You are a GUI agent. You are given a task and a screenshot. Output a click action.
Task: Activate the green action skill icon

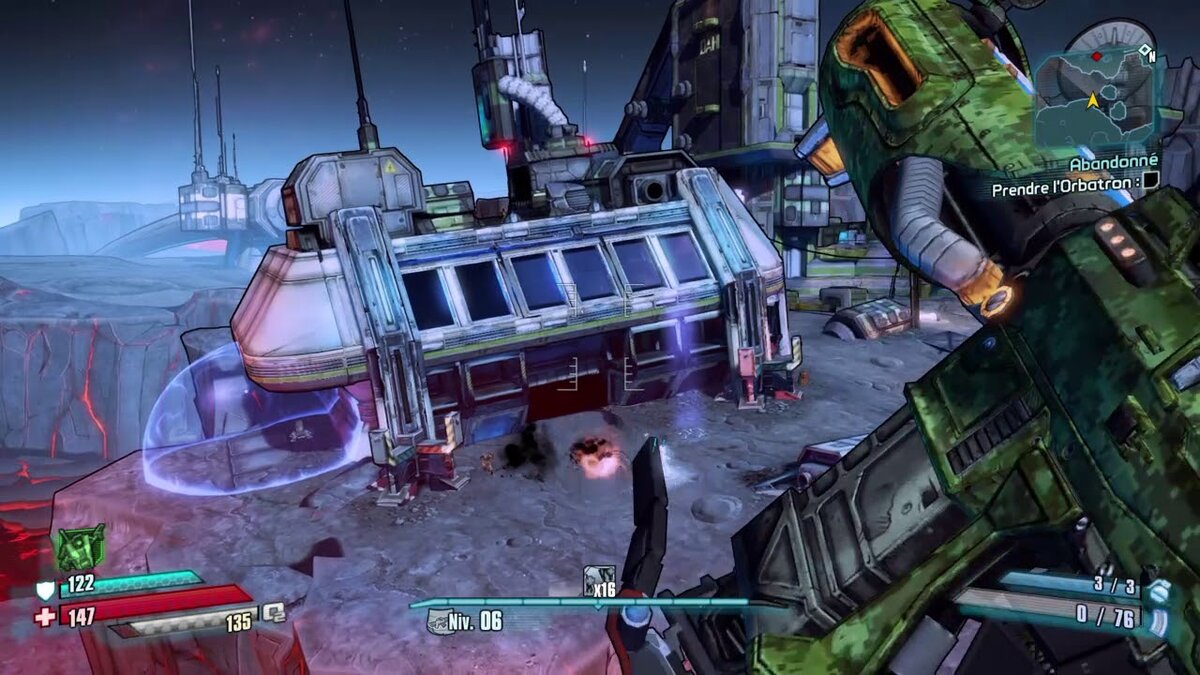(80, 547)
